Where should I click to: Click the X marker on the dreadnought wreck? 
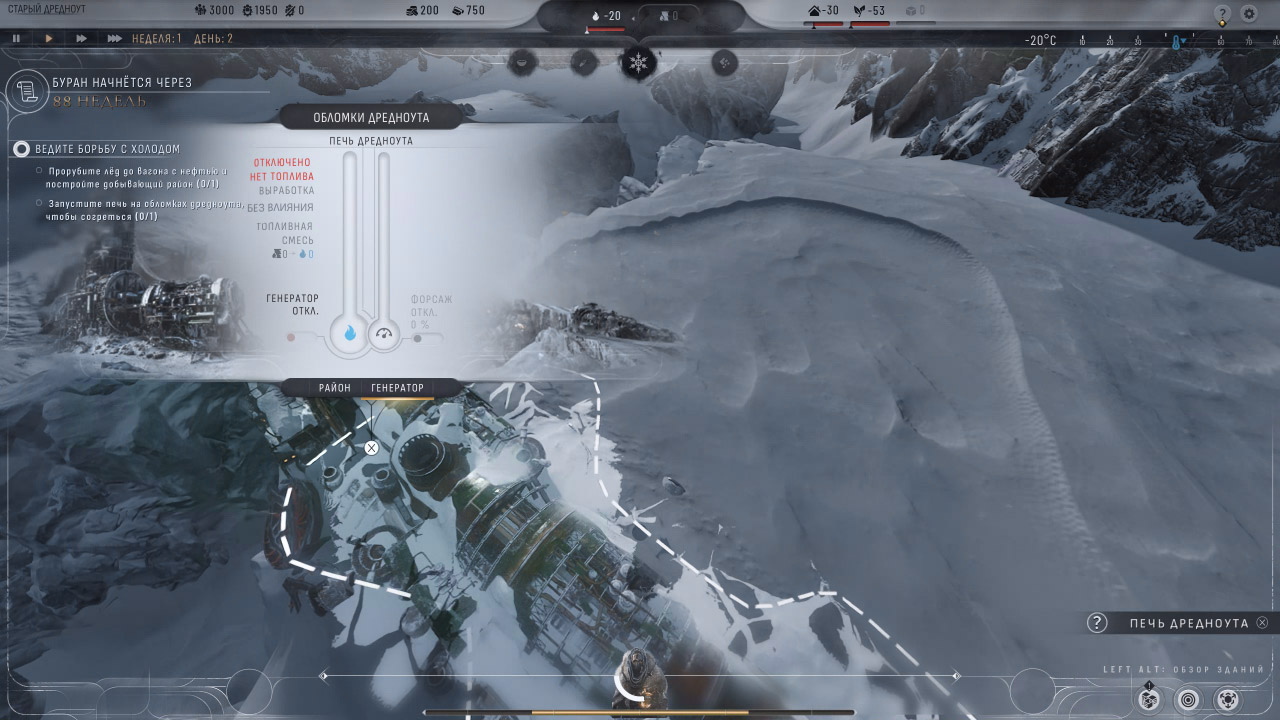(372, 447)
